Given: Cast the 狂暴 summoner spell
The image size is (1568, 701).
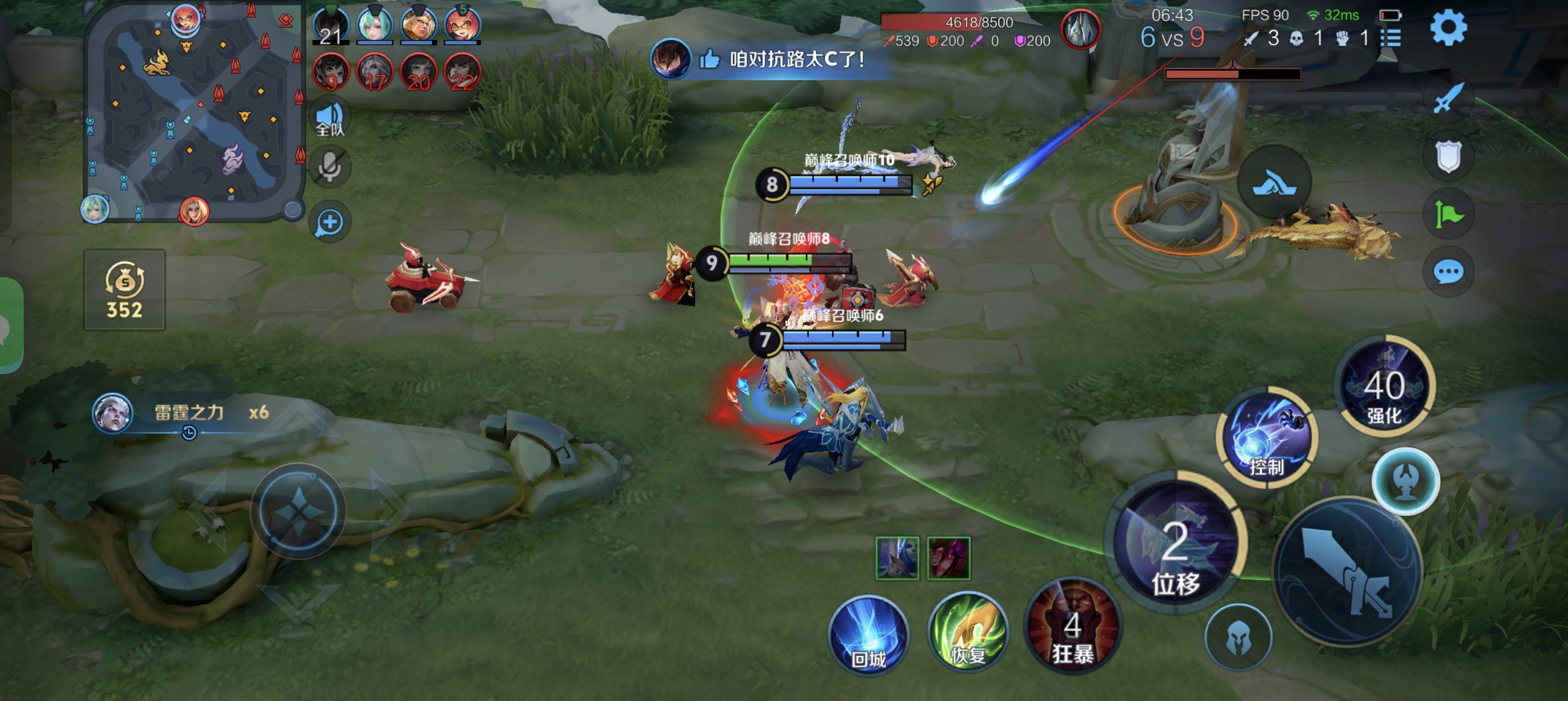Looking at the screenshot, I should (1072, 627).
